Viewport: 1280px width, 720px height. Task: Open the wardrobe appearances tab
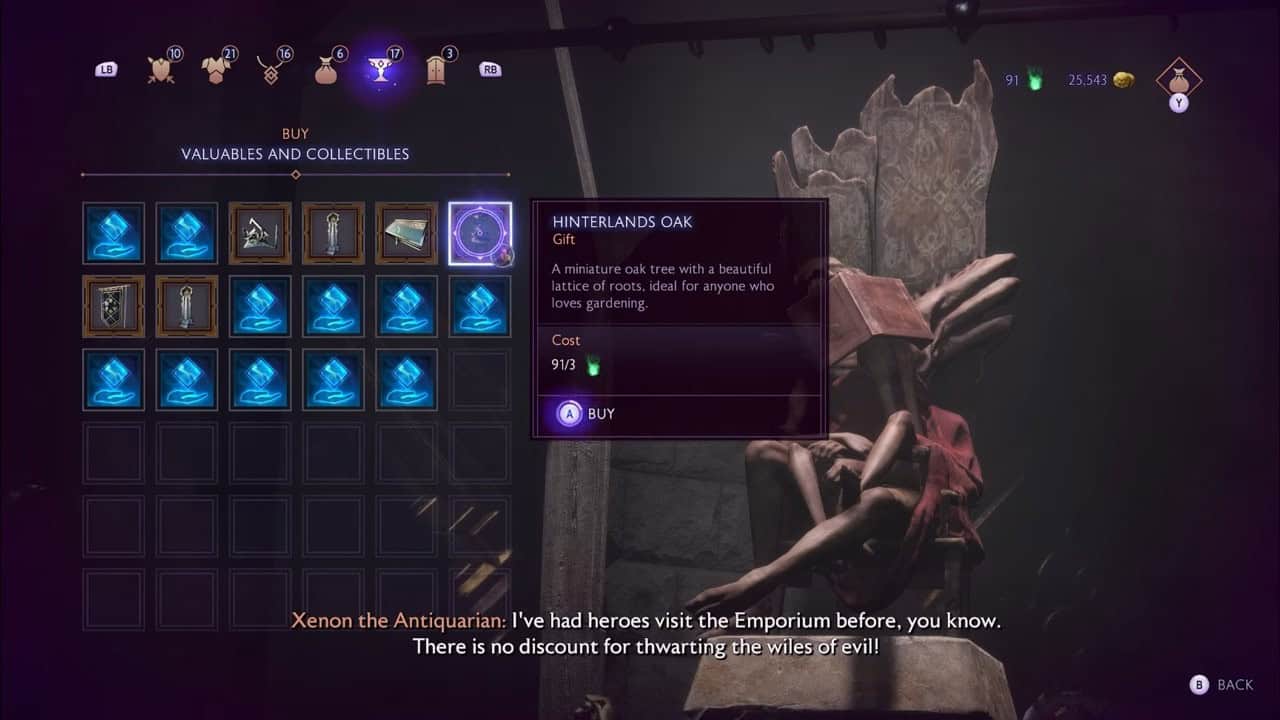[435, 69]
